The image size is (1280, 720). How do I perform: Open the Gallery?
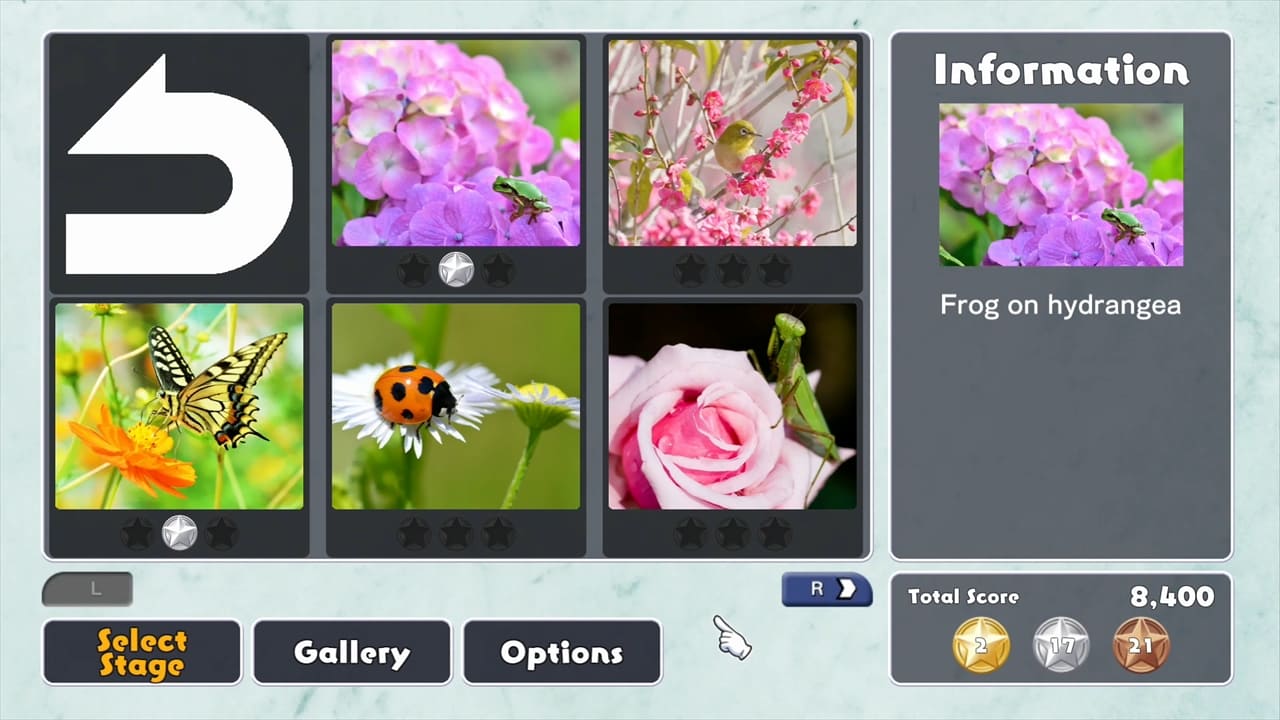point(351,652)
